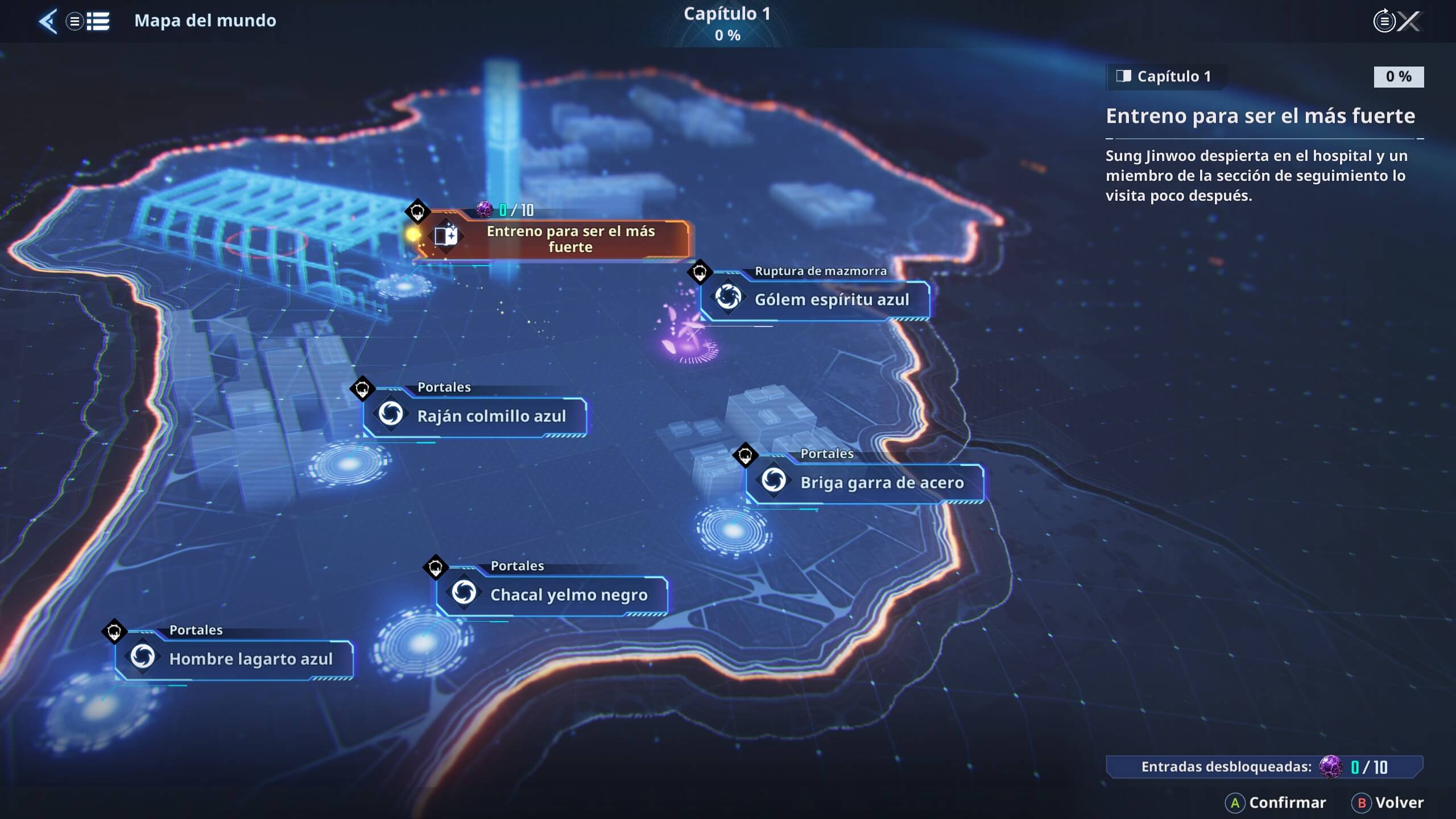Click the purple mana crystal icon next to 0/10
The width and height of the screenshot is (1456, 819).
tap(485, 209)
